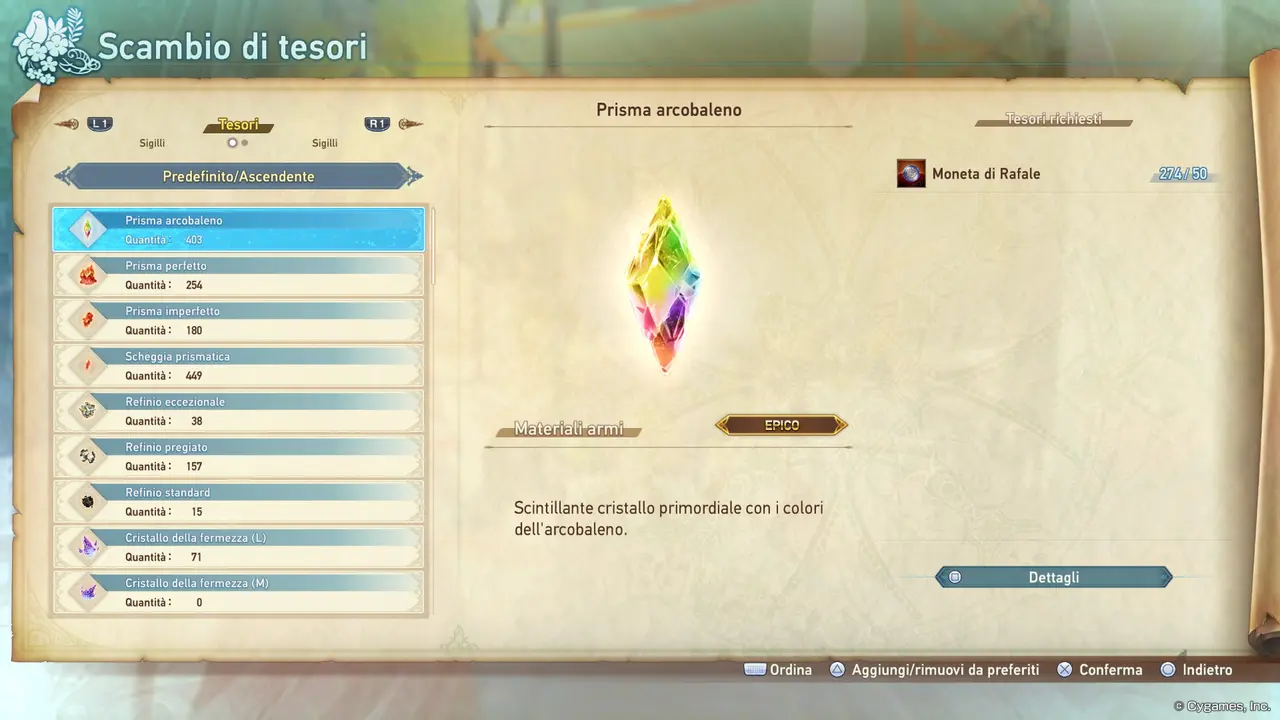The width and height of the screenshot is (1280, 720).
Task: Open the Predefinito/Ascendente sort selector
Action: click(238, 175)
